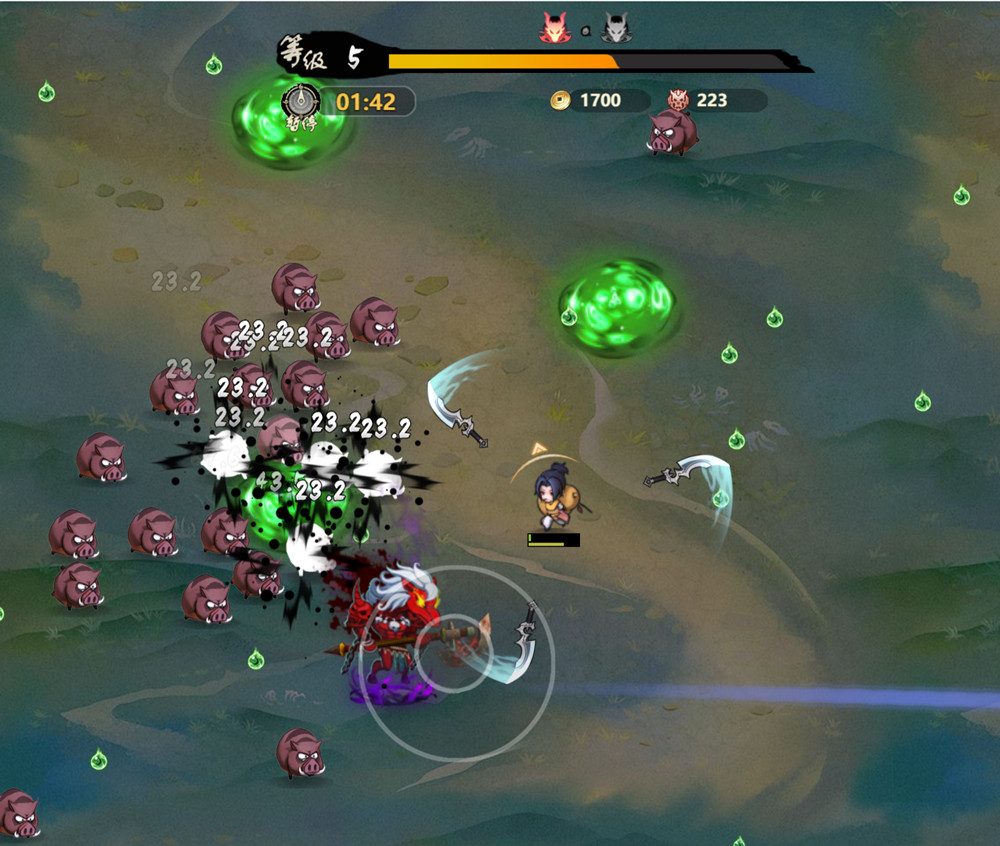Pause the game with the 暂停 button
The width and height of the screenshot is (1000, 846).
[x=301, y=102]
